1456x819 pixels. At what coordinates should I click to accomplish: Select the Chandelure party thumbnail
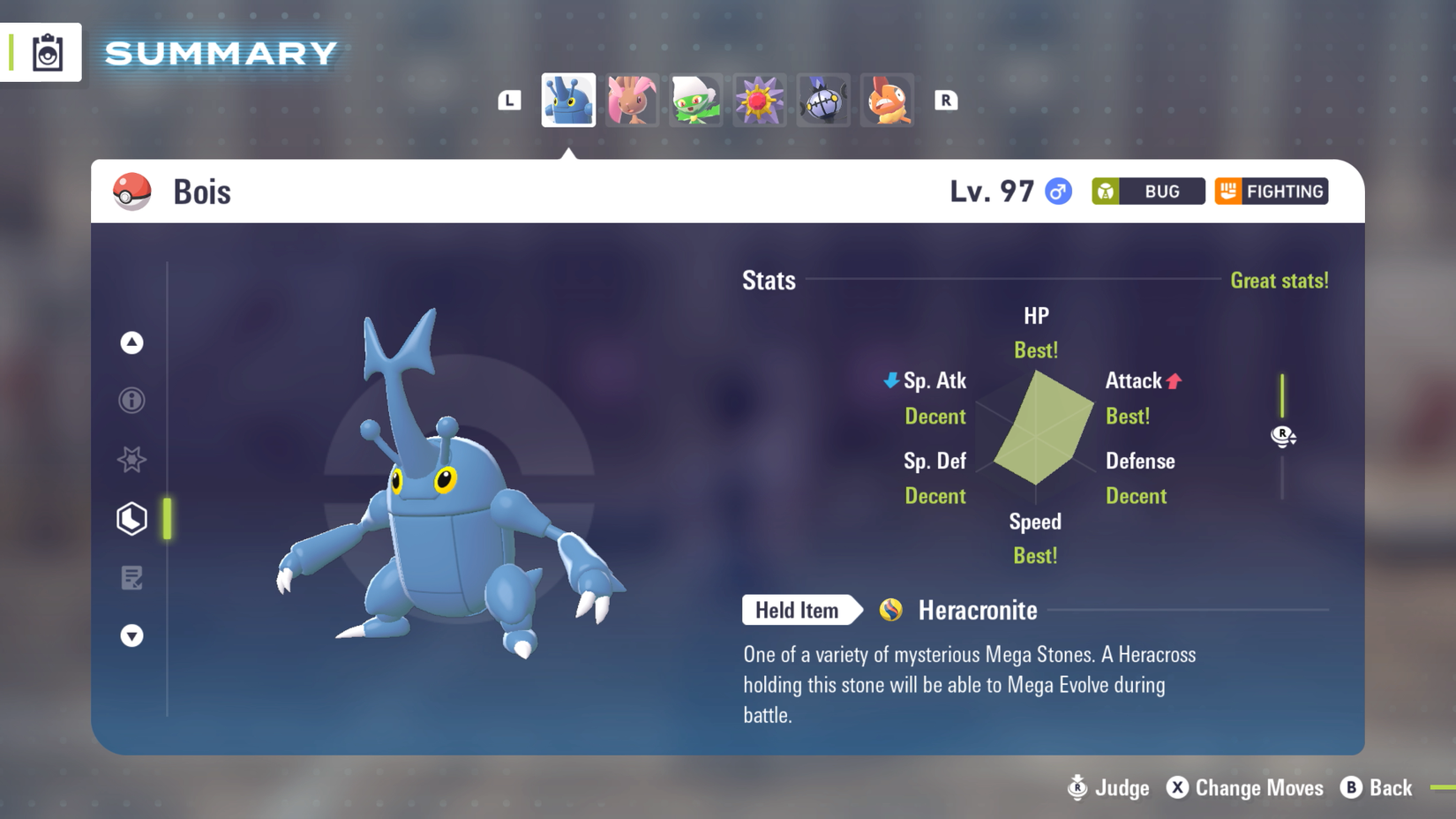822,100
